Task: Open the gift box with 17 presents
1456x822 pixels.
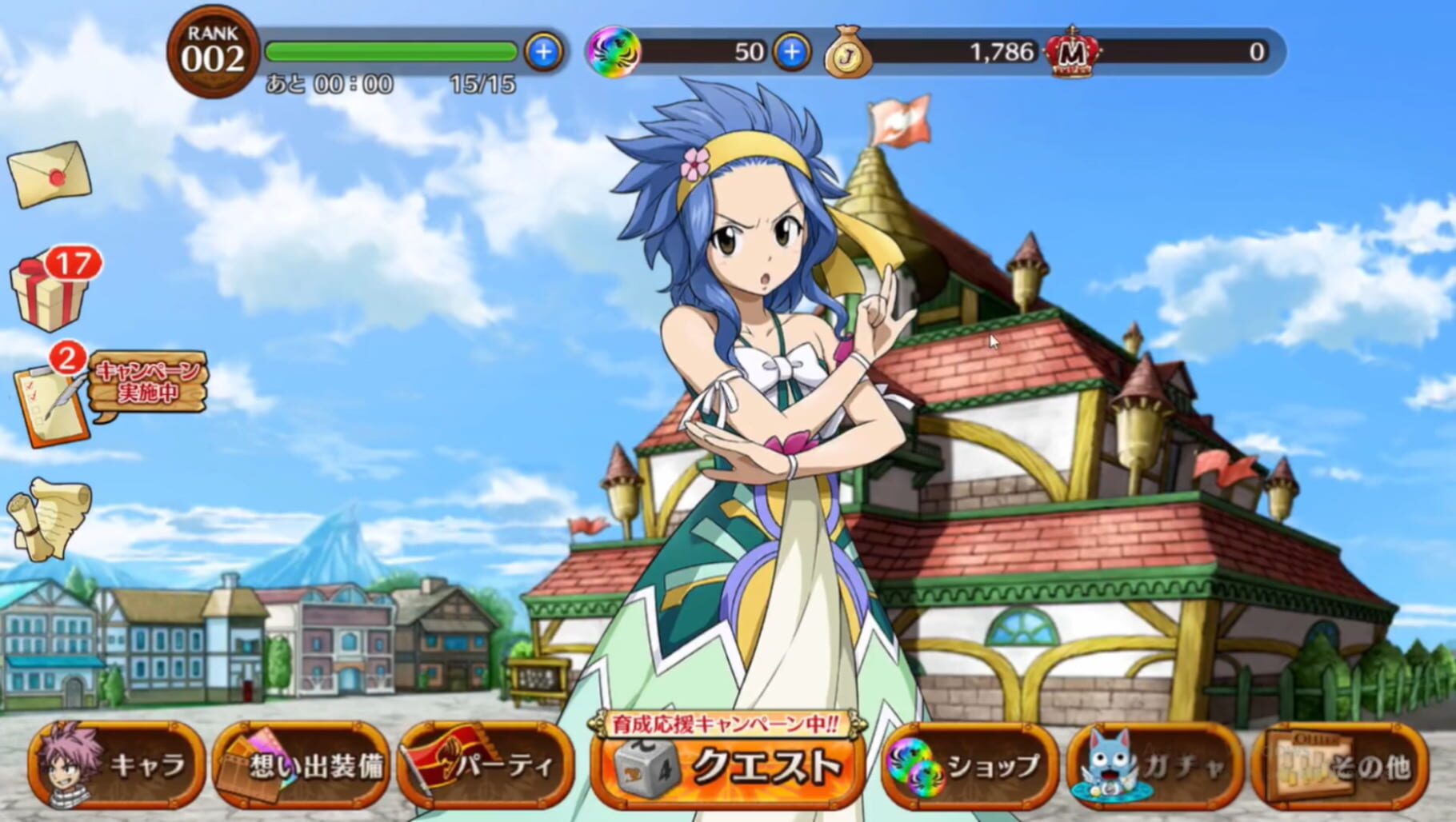Action: [x=50, y=289]
